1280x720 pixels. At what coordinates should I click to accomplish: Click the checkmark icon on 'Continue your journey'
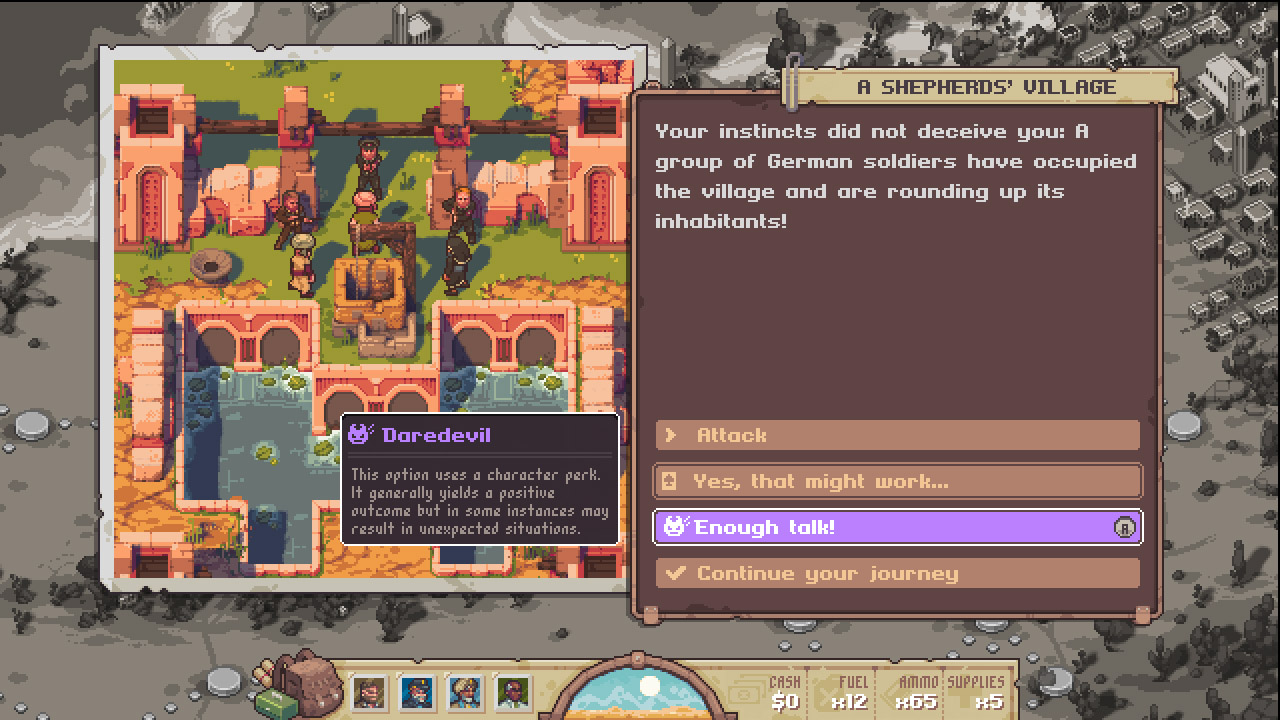tap(673, 572)
